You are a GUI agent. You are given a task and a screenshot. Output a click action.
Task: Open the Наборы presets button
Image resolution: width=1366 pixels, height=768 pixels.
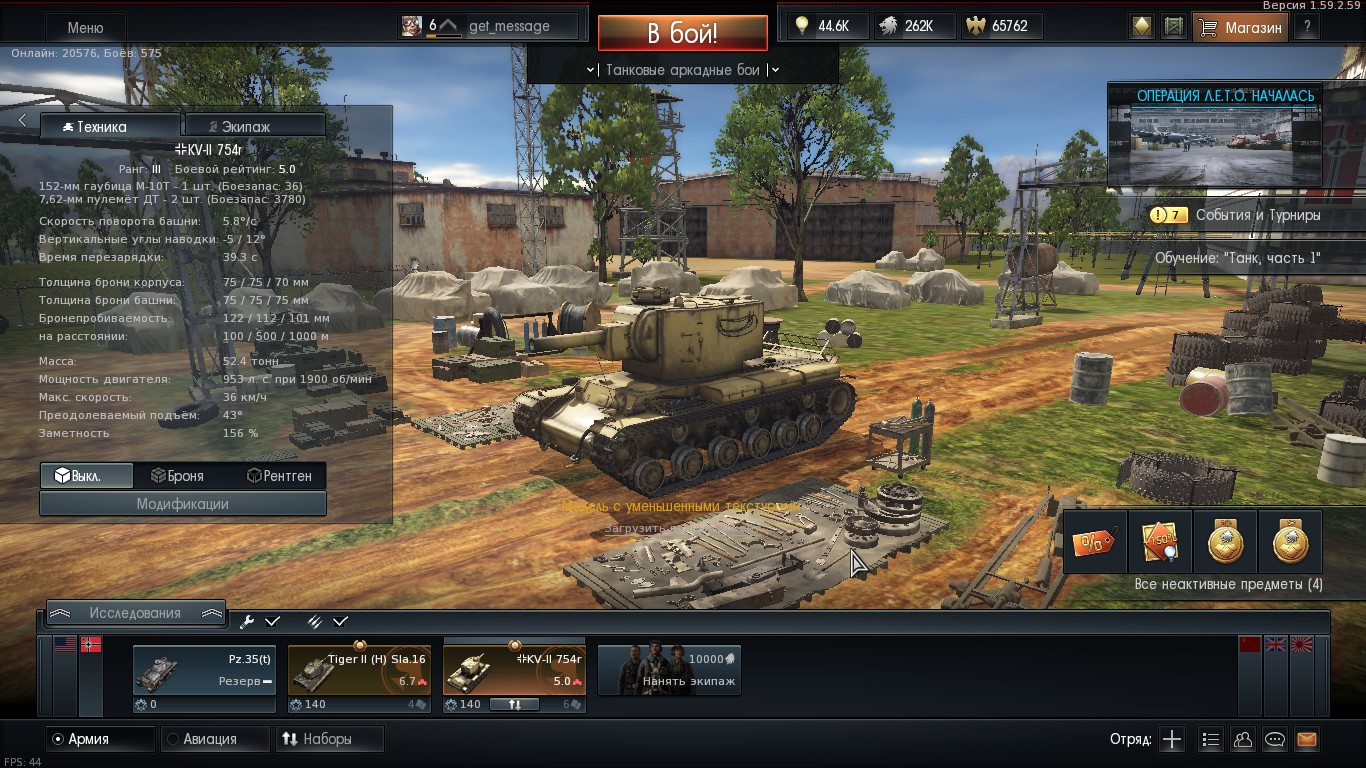[x=328, y=739]
